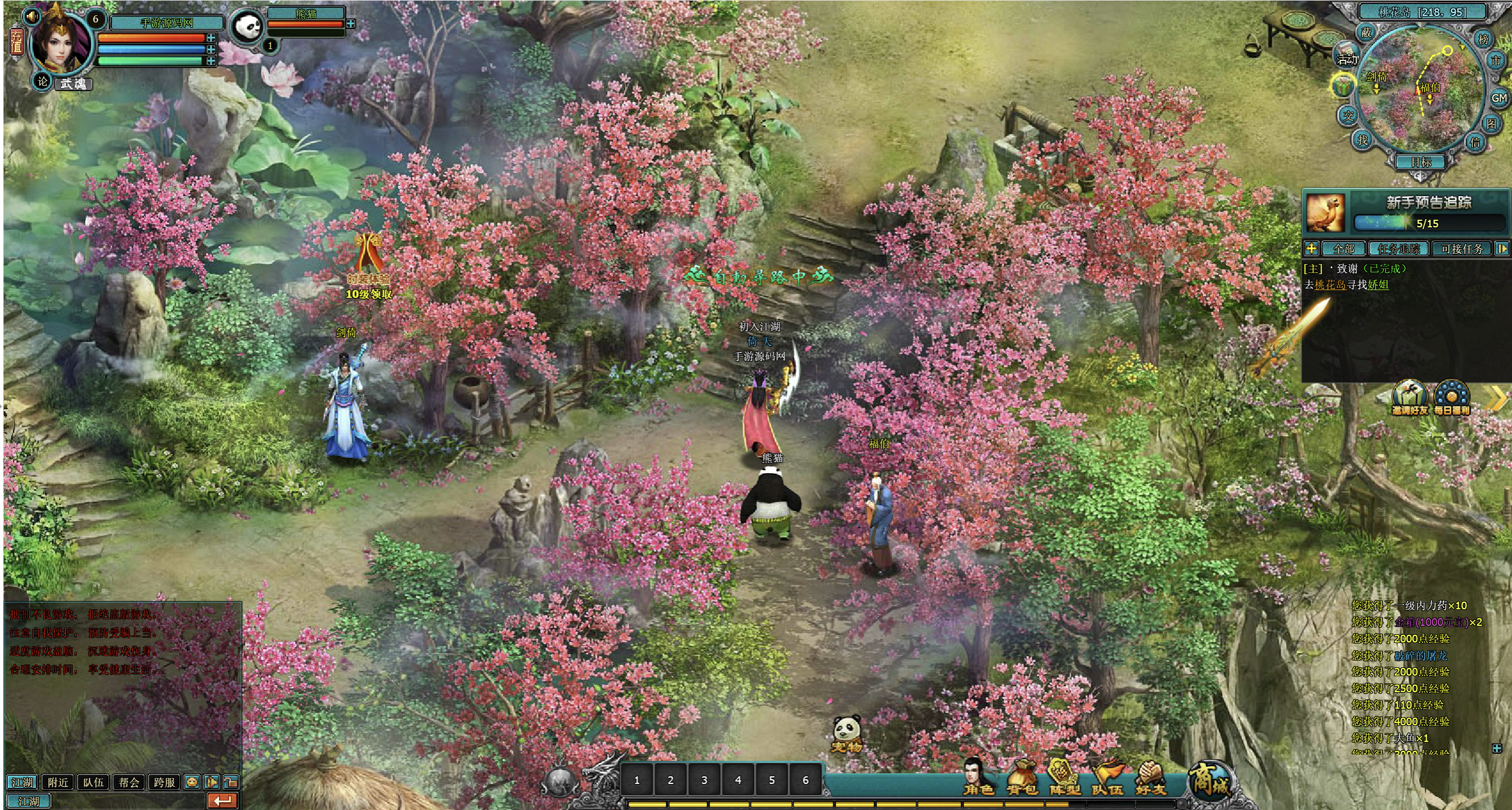Open the 榜 rankings button
The image size is (1512, 810).
pyautogui.click(x=1483, y=39)
